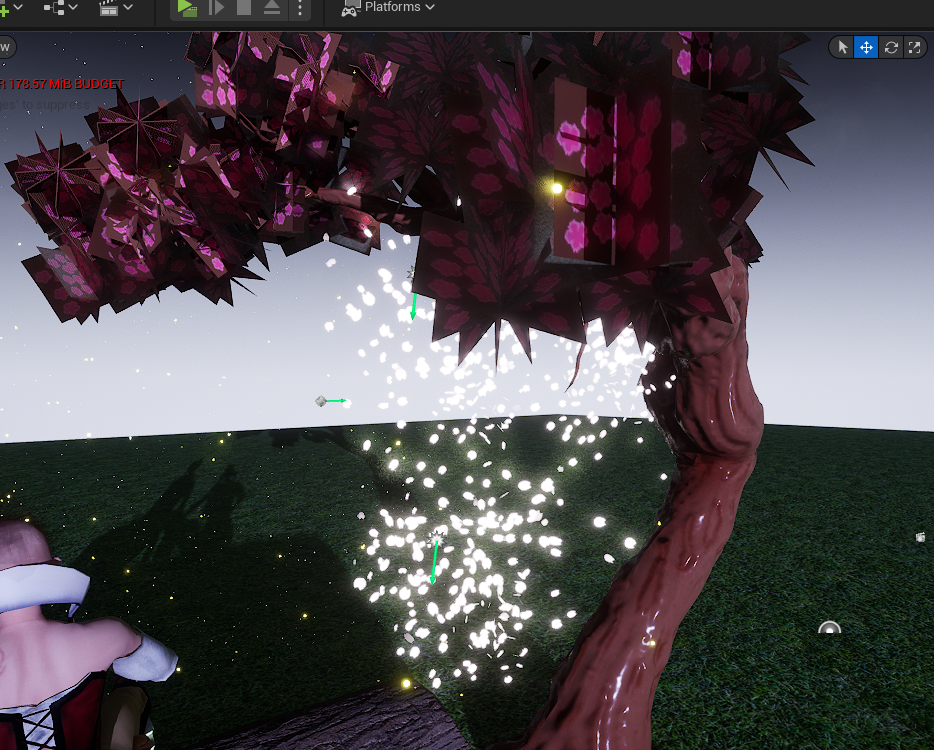The image size is (934, 750).
Task: Start play-in-editor with the green Play button
Action: pos(187,8)
